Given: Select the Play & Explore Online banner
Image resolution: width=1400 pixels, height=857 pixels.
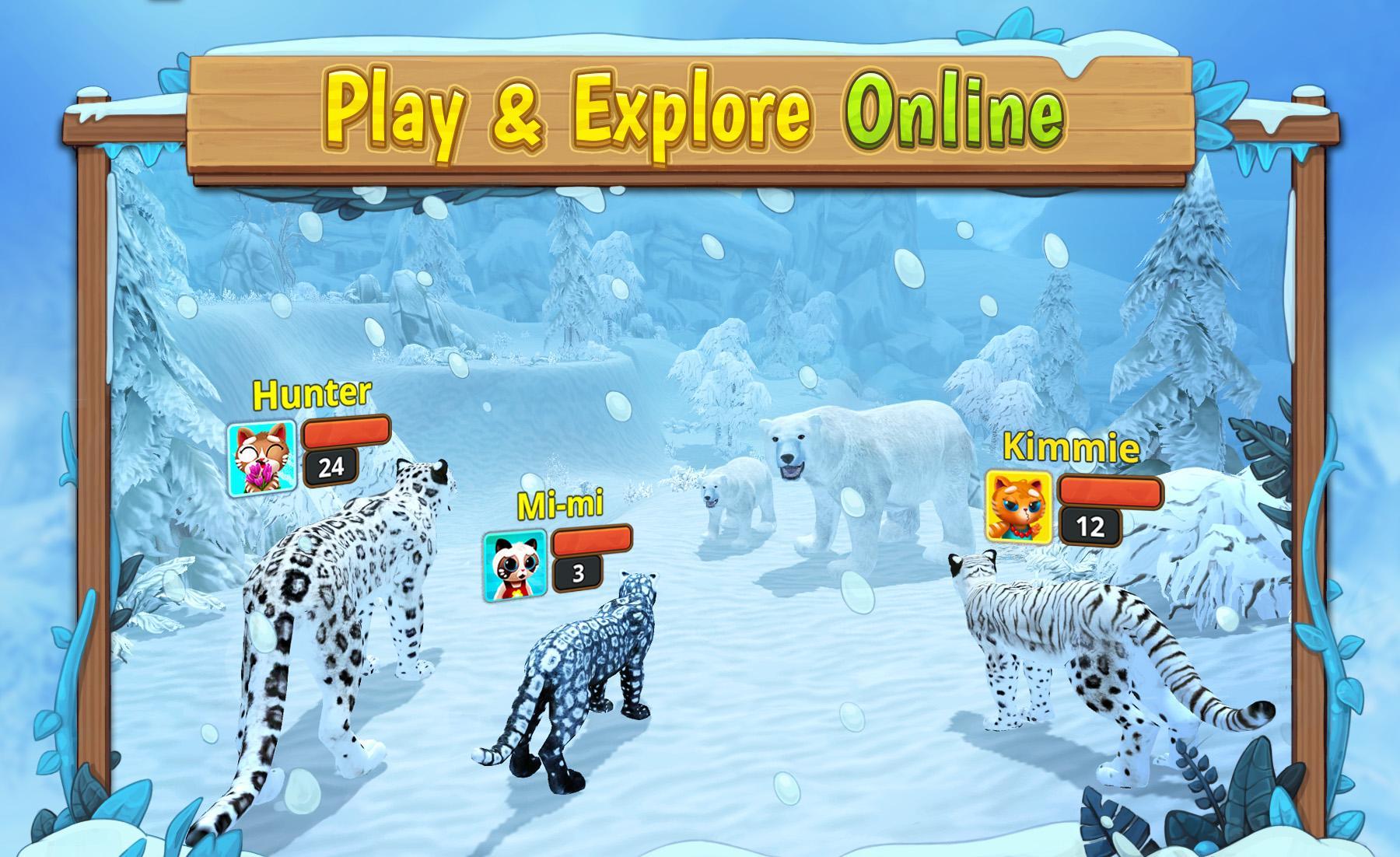Looking at the screenshot, I should (x=692, y=109).
